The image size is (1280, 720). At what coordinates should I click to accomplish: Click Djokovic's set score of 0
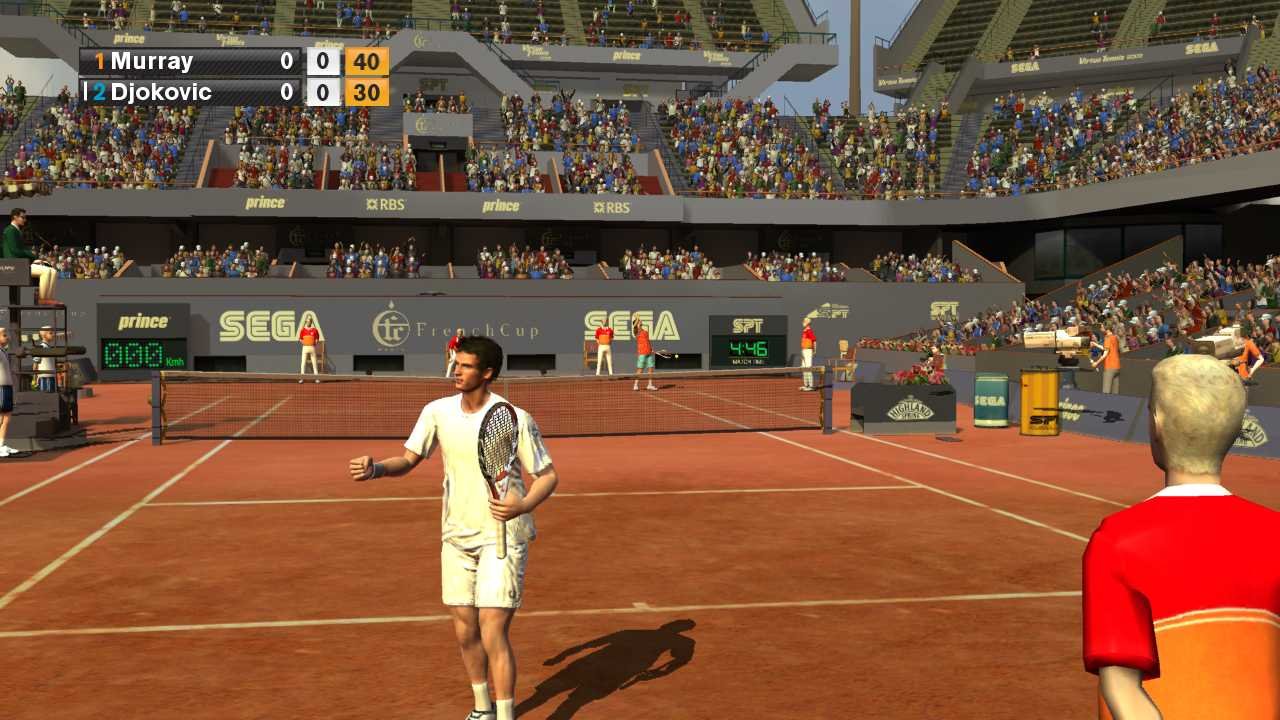[x=286, y=92]
